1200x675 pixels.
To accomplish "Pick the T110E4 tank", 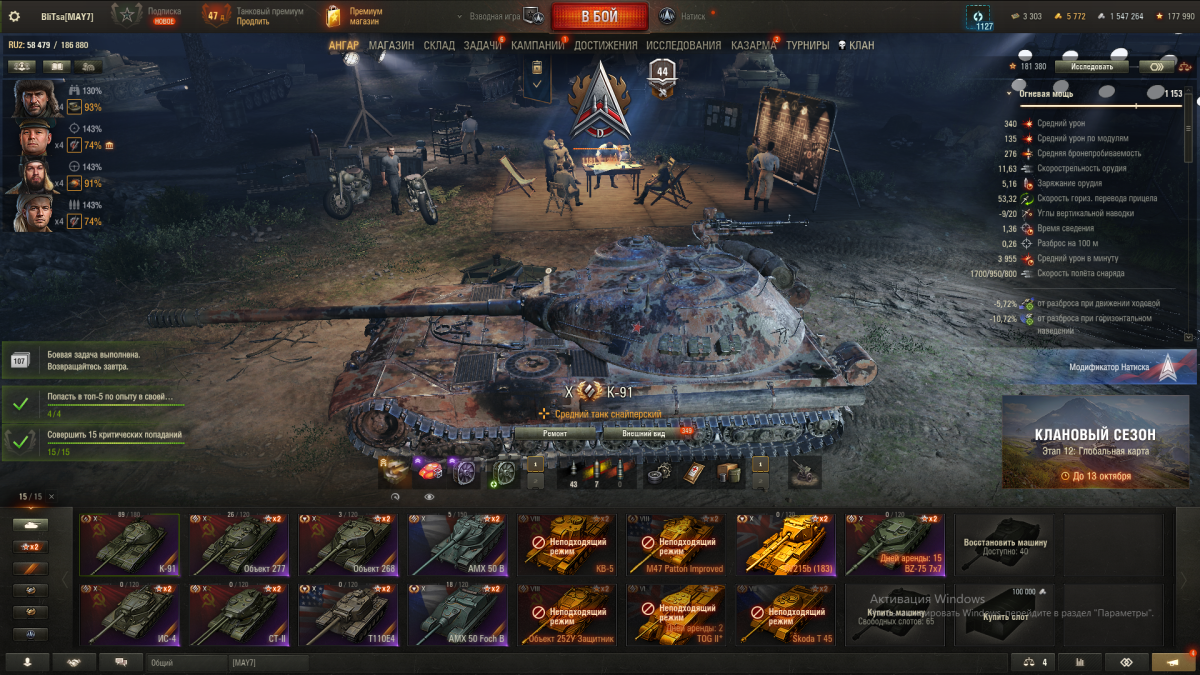I will [x=348, y=614].
